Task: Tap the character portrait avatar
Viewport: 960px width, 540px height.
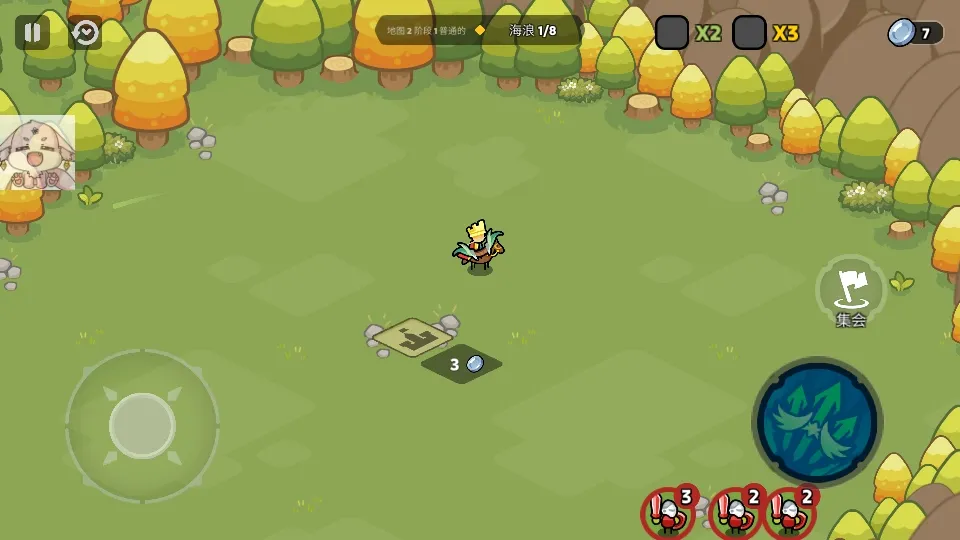Action: [37, 153]
